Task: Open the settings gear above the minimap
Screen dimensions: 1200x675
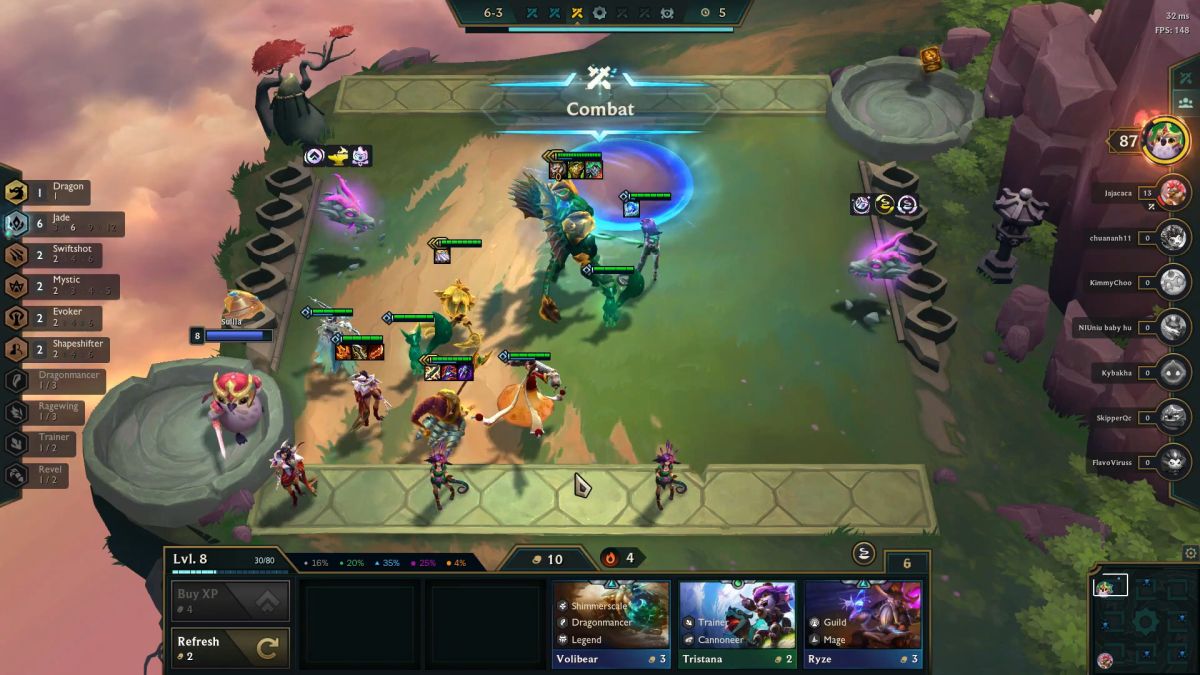Action: pyautogui.click(x=1190, y=553)
